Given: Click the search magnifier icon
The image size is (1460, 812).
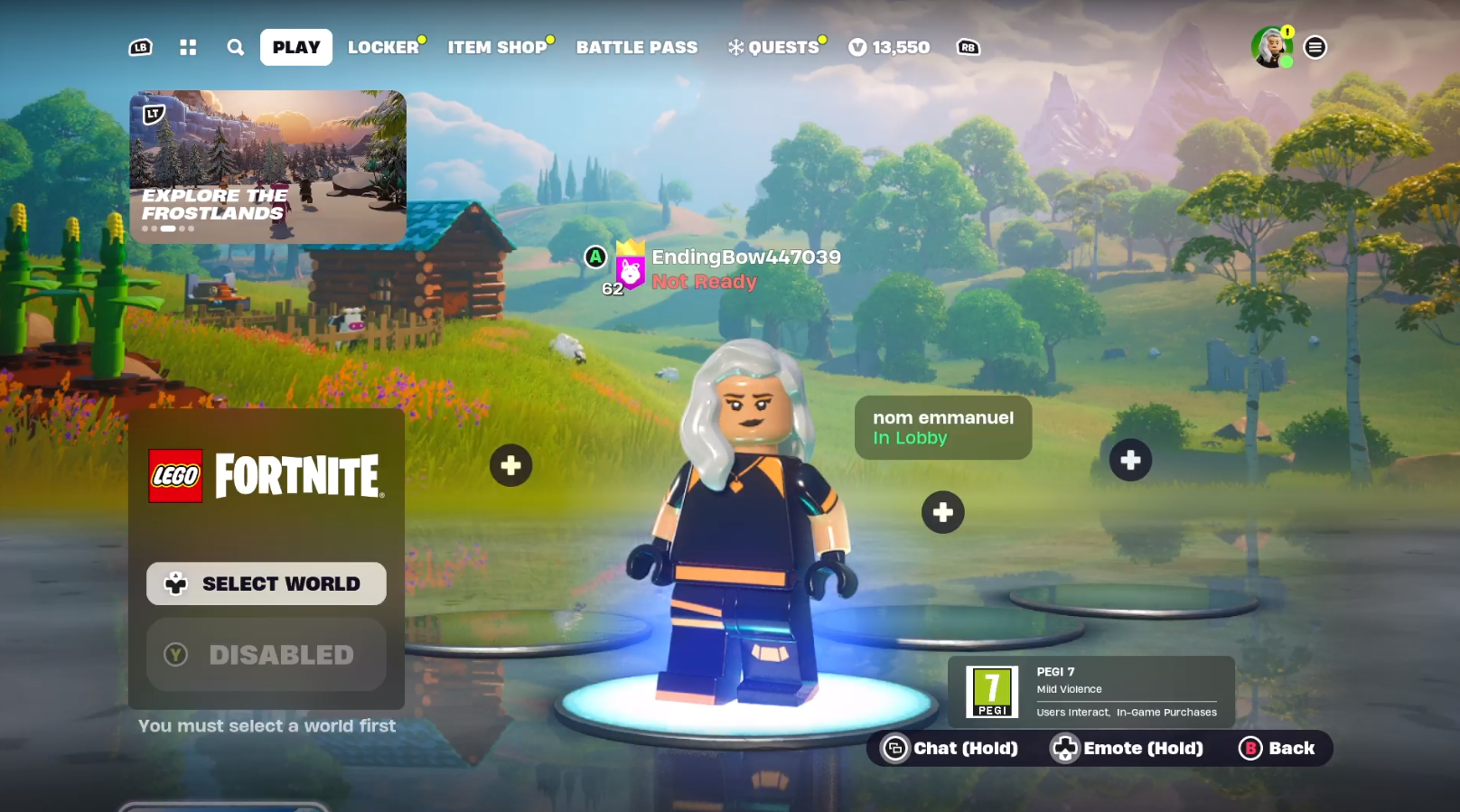Looking at the screenshot, I should click(235, 48).
